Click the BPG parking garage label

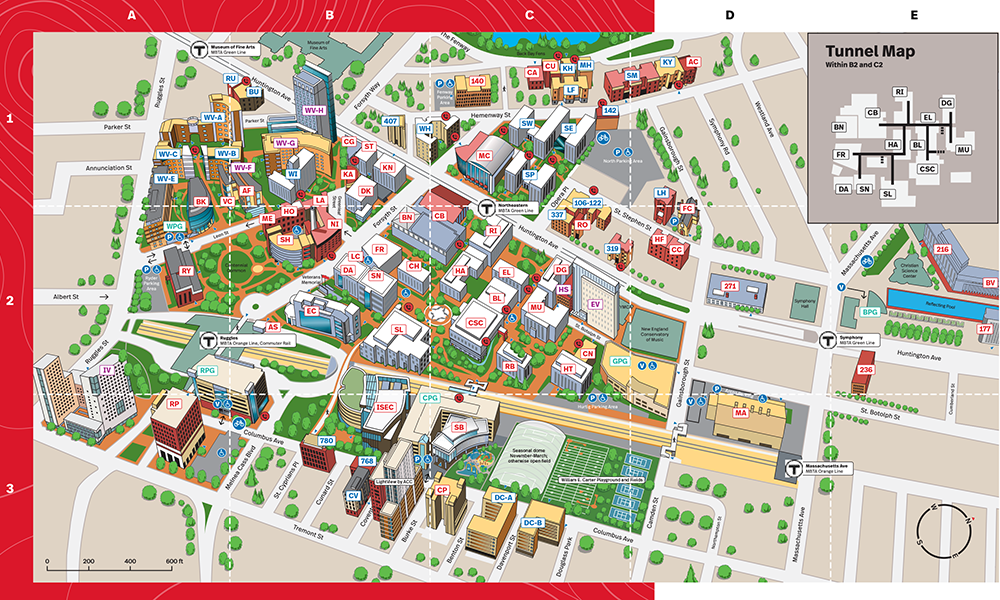[x=870, y=312]
